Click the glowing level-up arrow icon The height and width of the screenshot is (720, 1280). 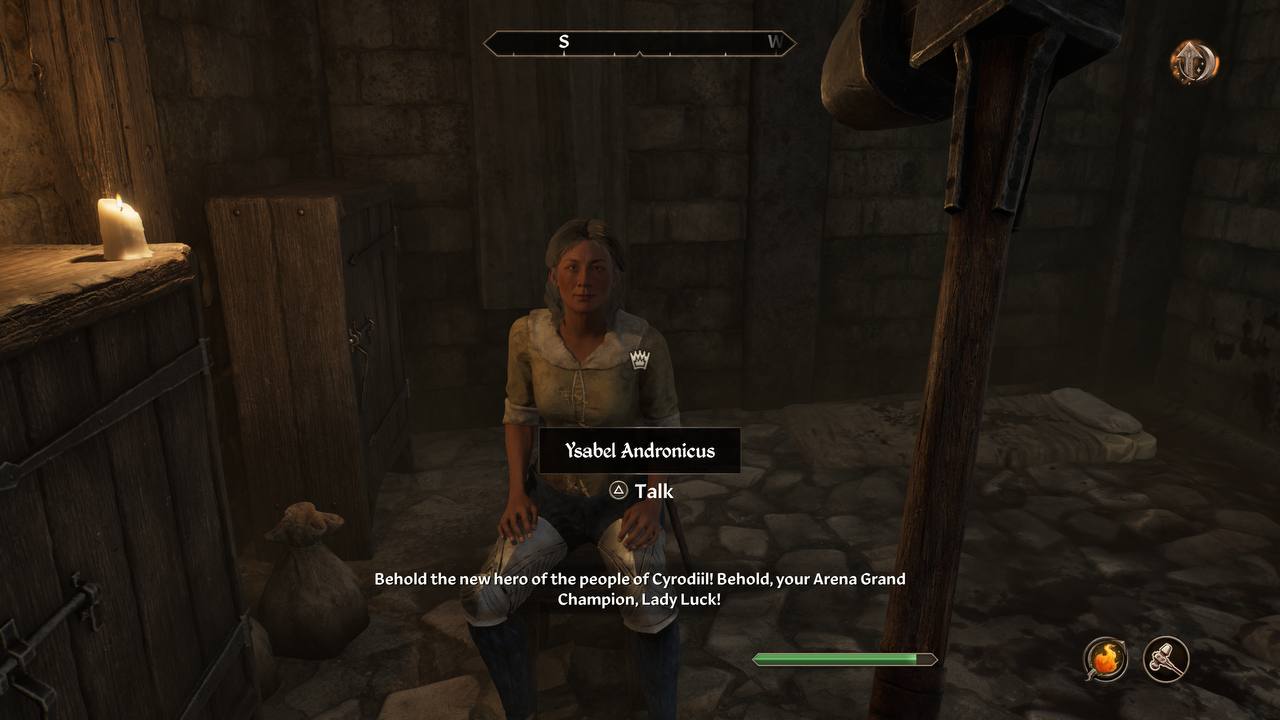point(1193,62)
